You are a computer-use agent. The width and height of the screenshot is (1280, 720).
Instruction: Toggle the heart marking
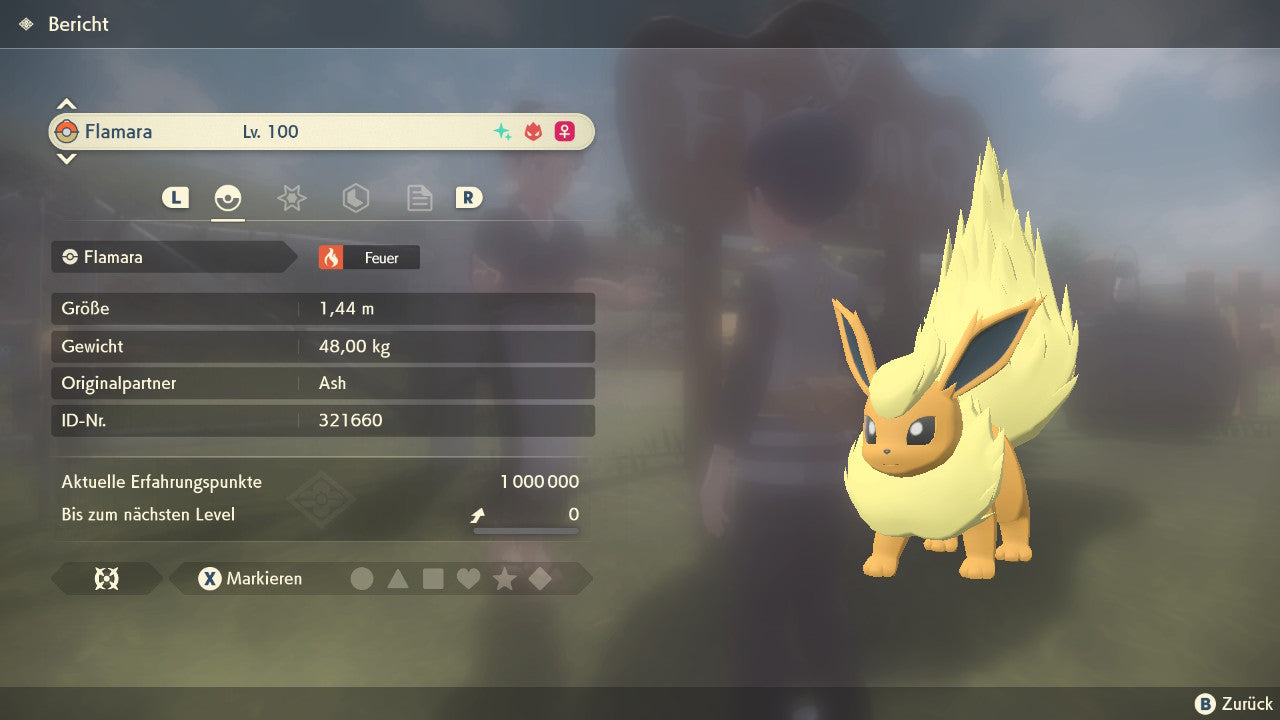pyautogui.click(x=468, y=578)
